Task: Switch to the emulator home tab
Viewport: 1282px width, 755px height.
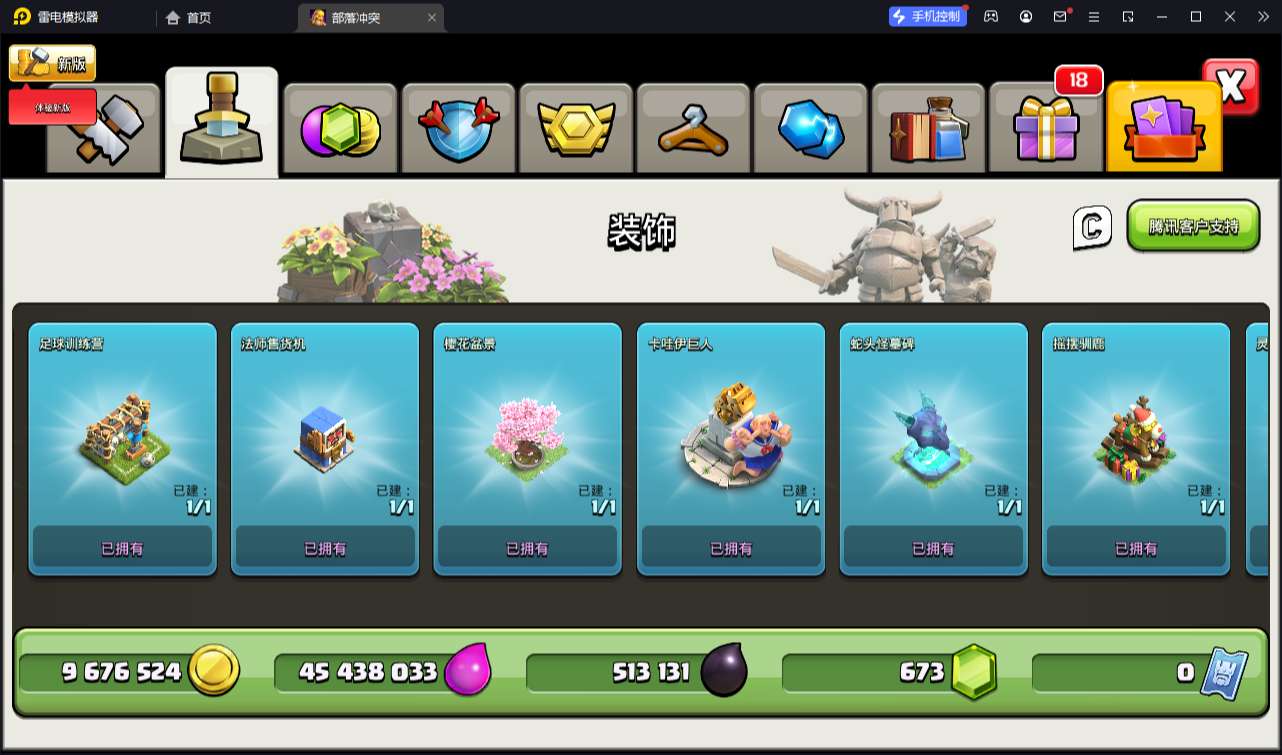Action: pos(189,17)
